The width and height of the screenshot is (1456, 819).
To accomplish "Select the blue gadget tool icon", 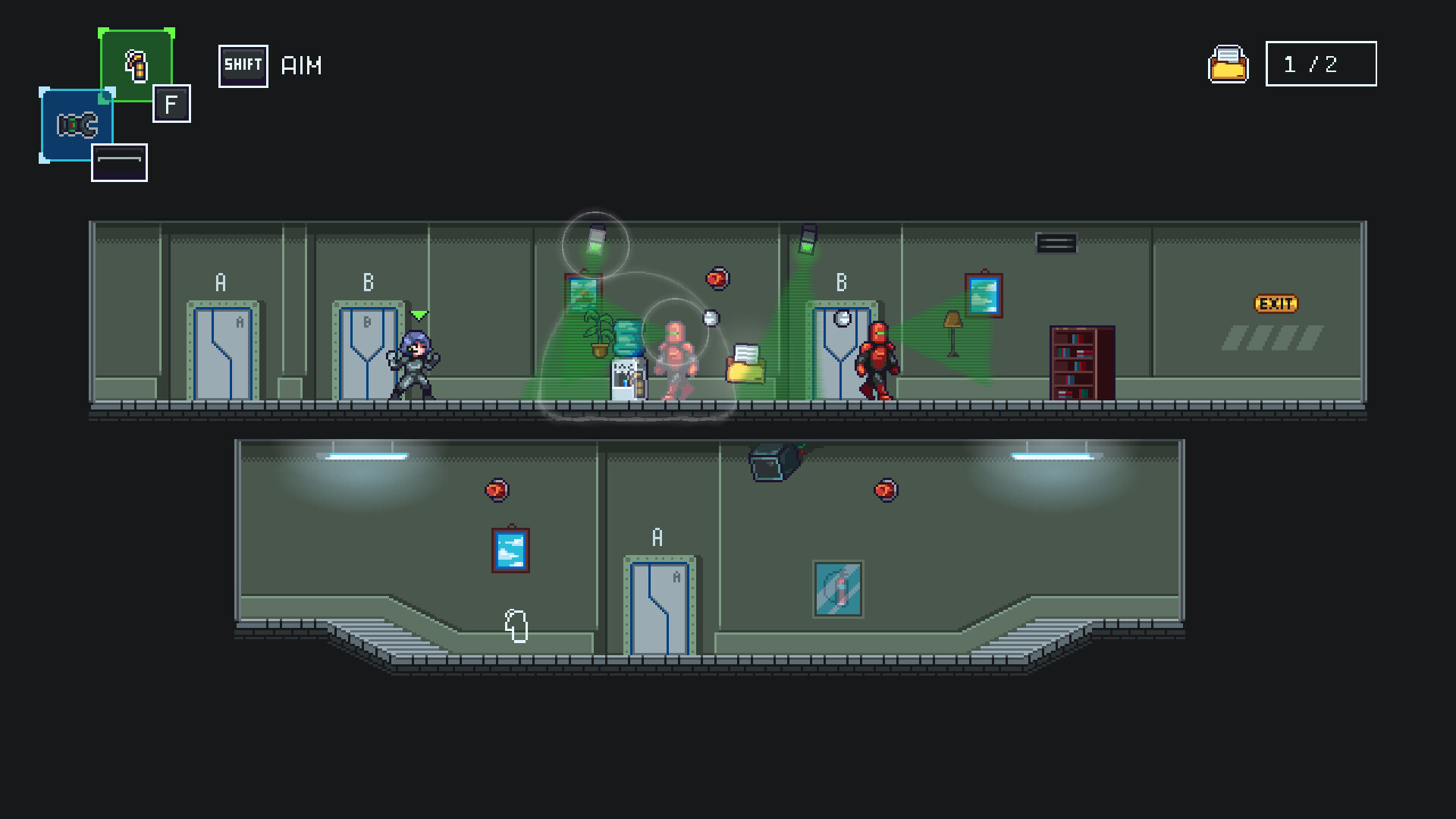I will point(76,124).
